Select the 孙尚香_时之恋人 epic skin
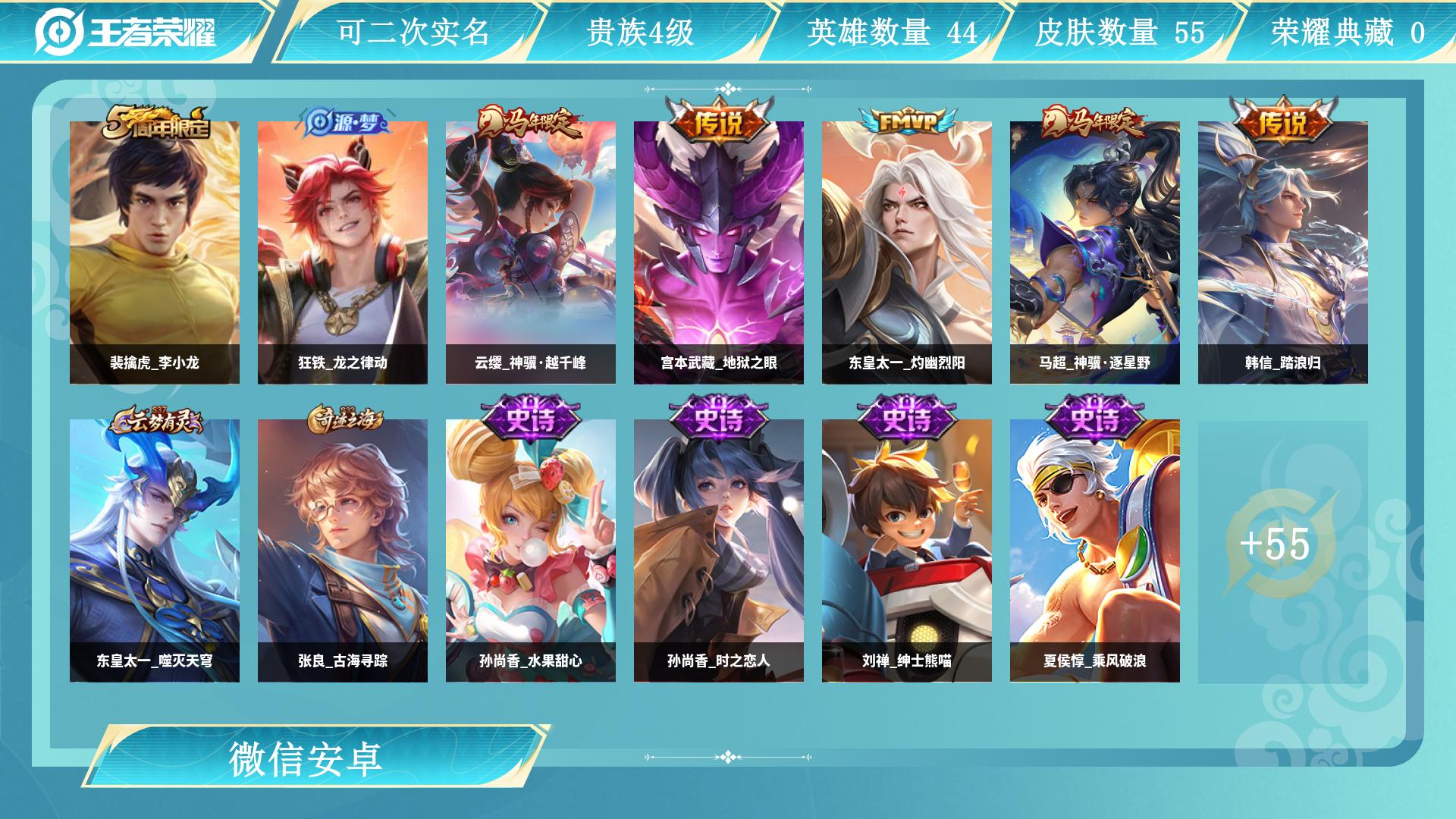The width and height of the screenshot is (1456, 819). pyautogui.click(x=719, y=551)
